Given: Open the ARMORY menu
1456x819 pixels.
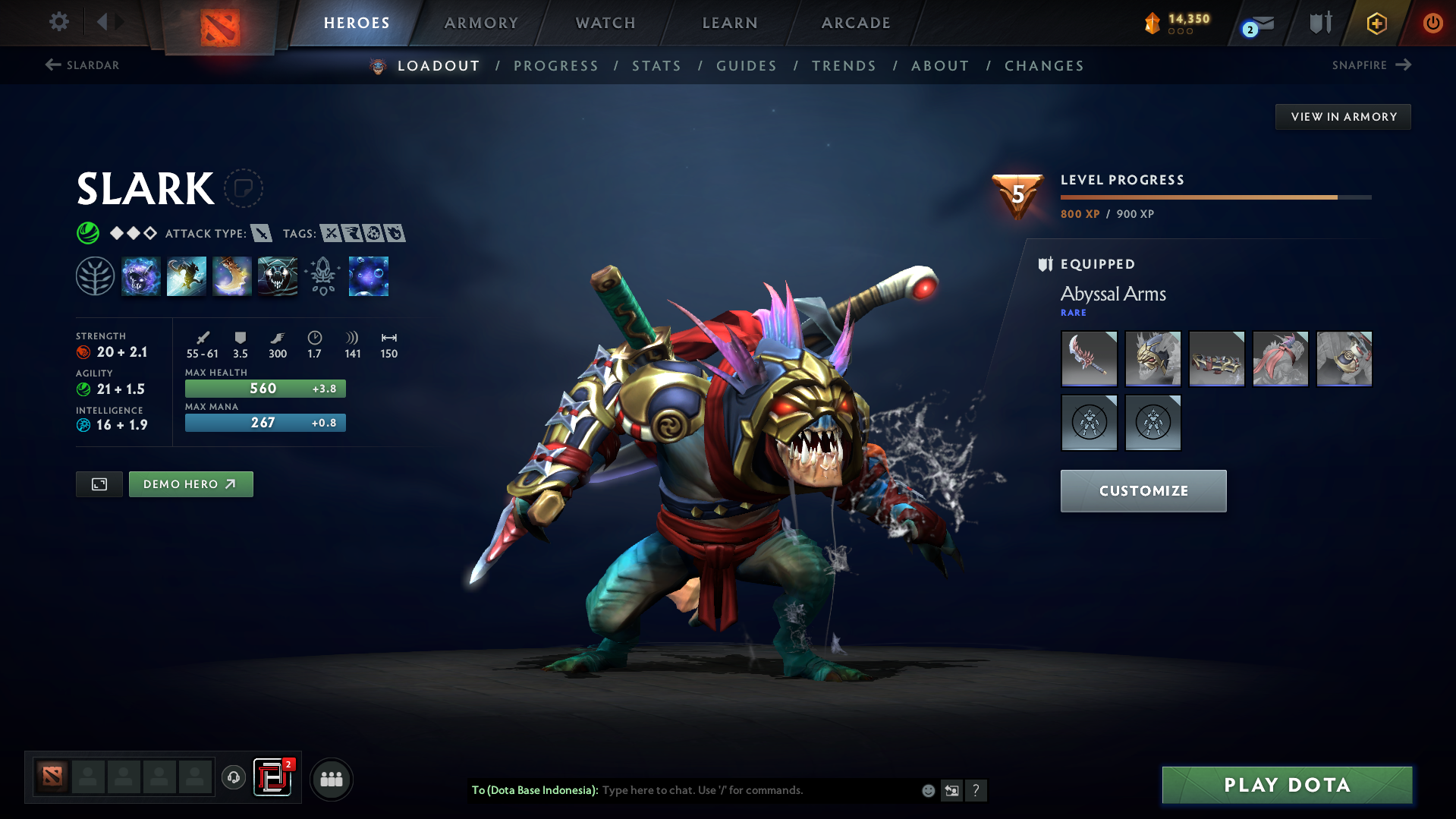Looking at the screenshot, I should (481, 23).
